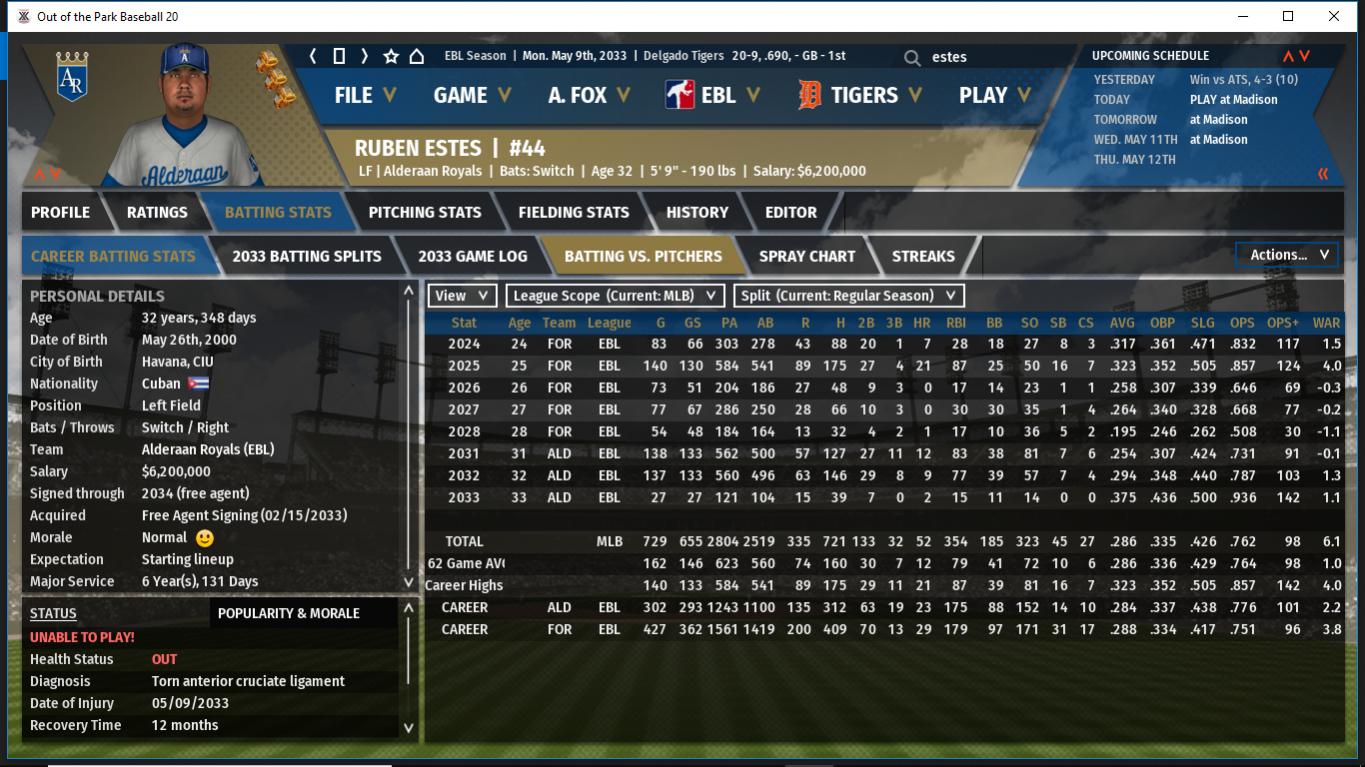Close the game window

(x=1333, y=16)
